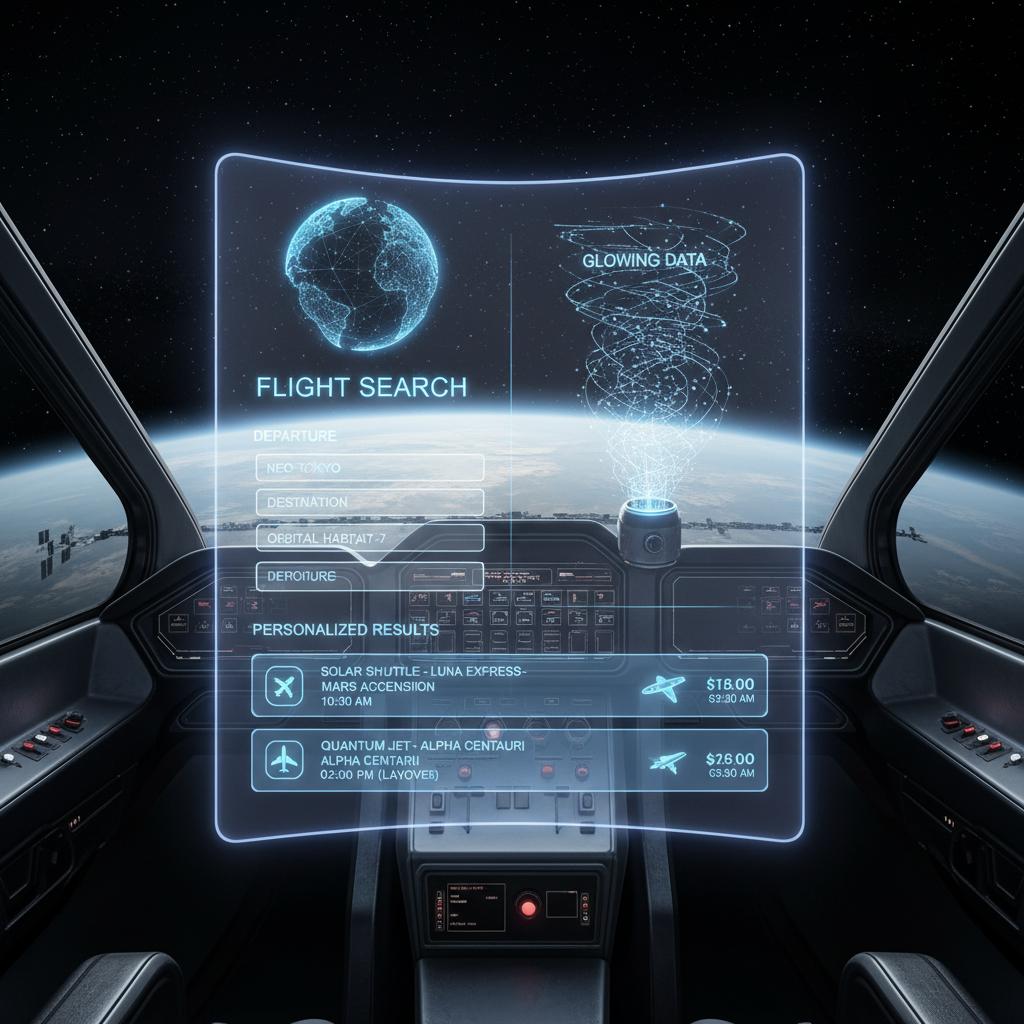Select the Quantum Jet airplane icon
Screen dimensions: 1024x1024
tap(285, 761)
